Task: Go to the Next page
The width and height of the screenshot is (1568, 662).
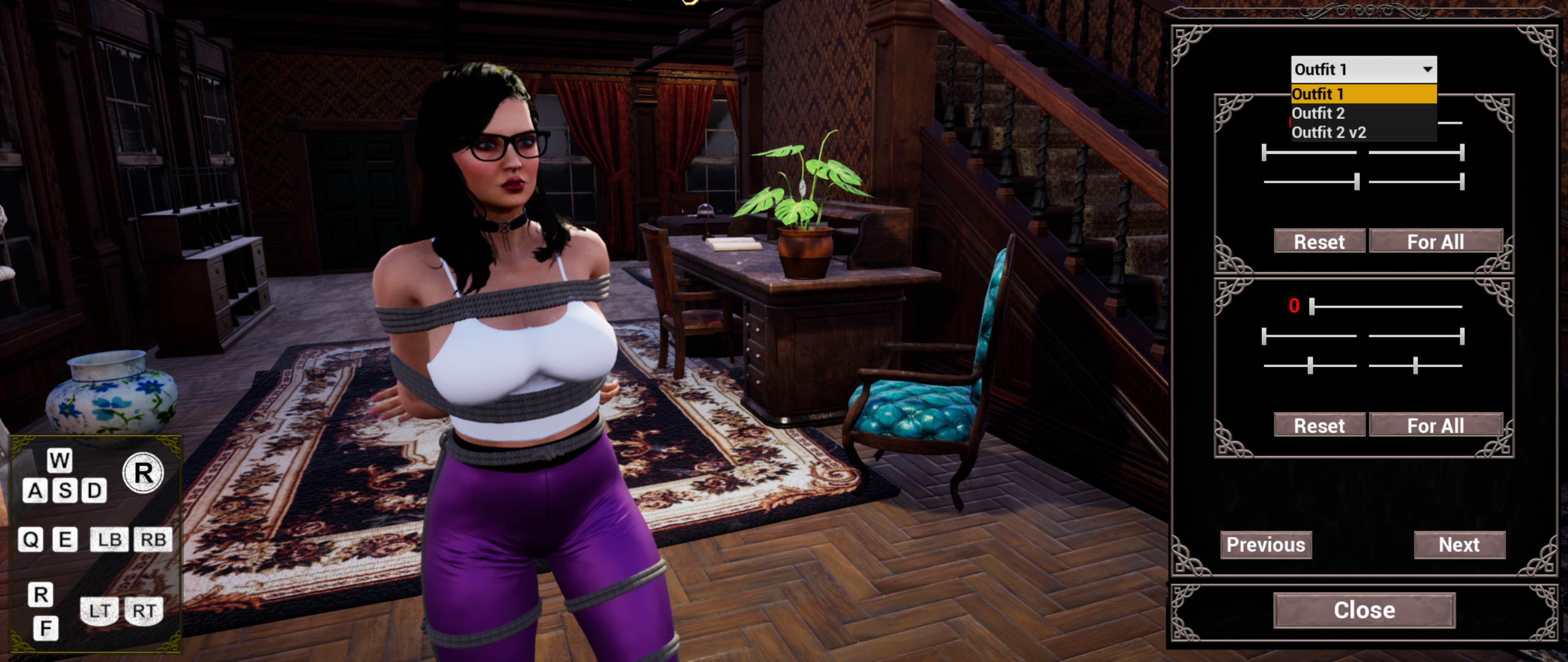Action: pyautogui.click(x=1459, y=545)
